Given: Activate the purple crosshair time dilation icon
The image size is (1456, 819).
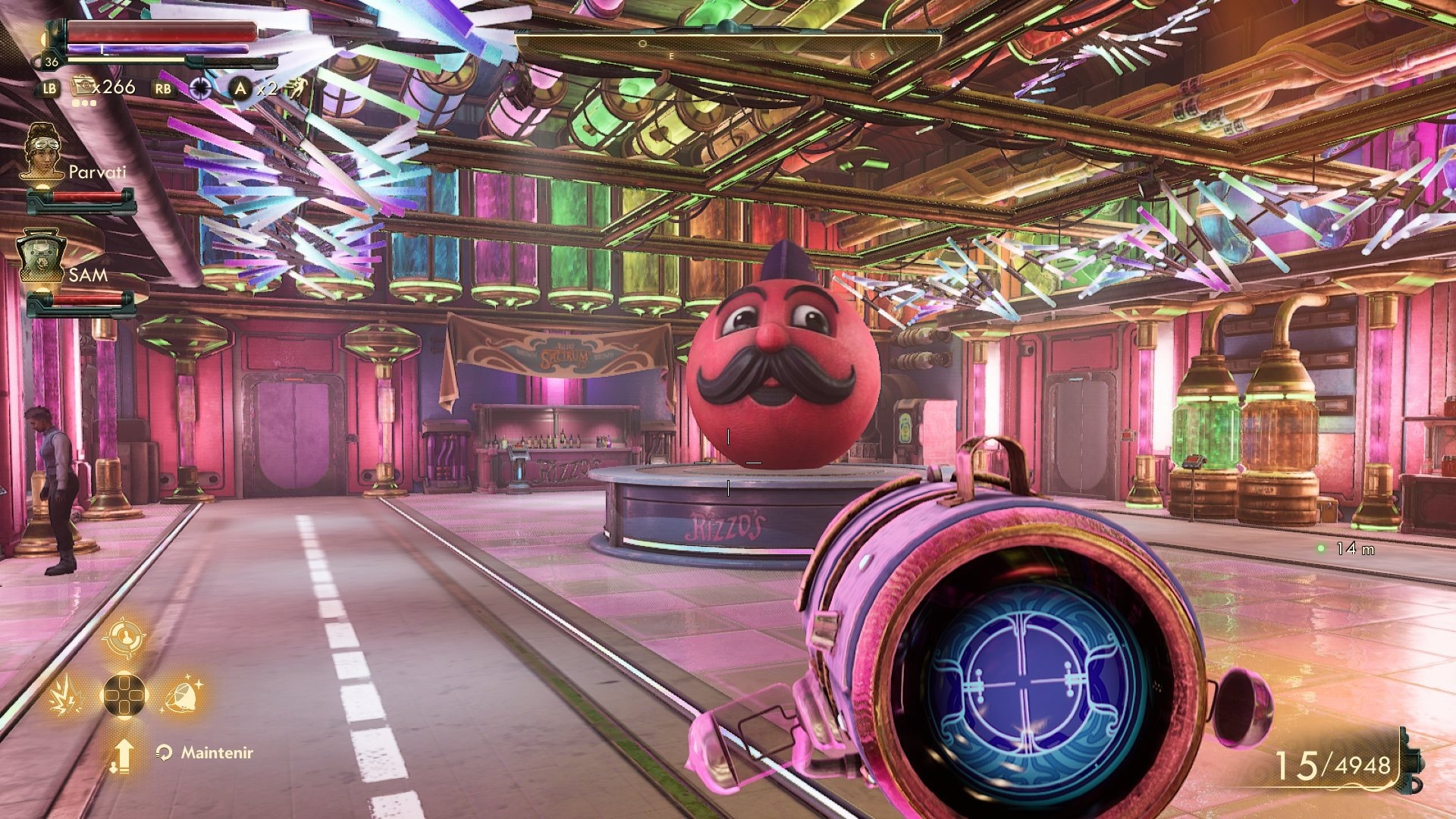Looking at the screenshot, I should click(200, 88).
